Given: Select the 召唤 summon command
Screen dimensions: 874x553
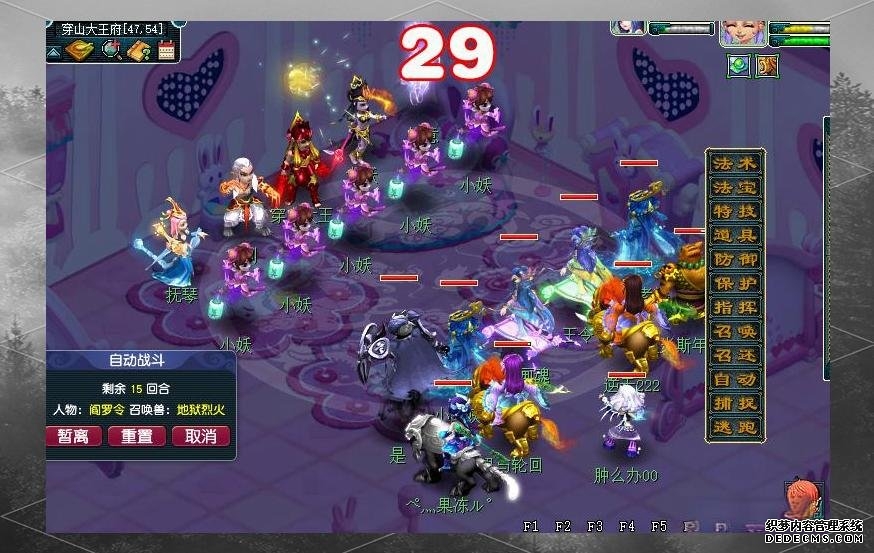Looking at the screenshot, I should click(735, 332).
